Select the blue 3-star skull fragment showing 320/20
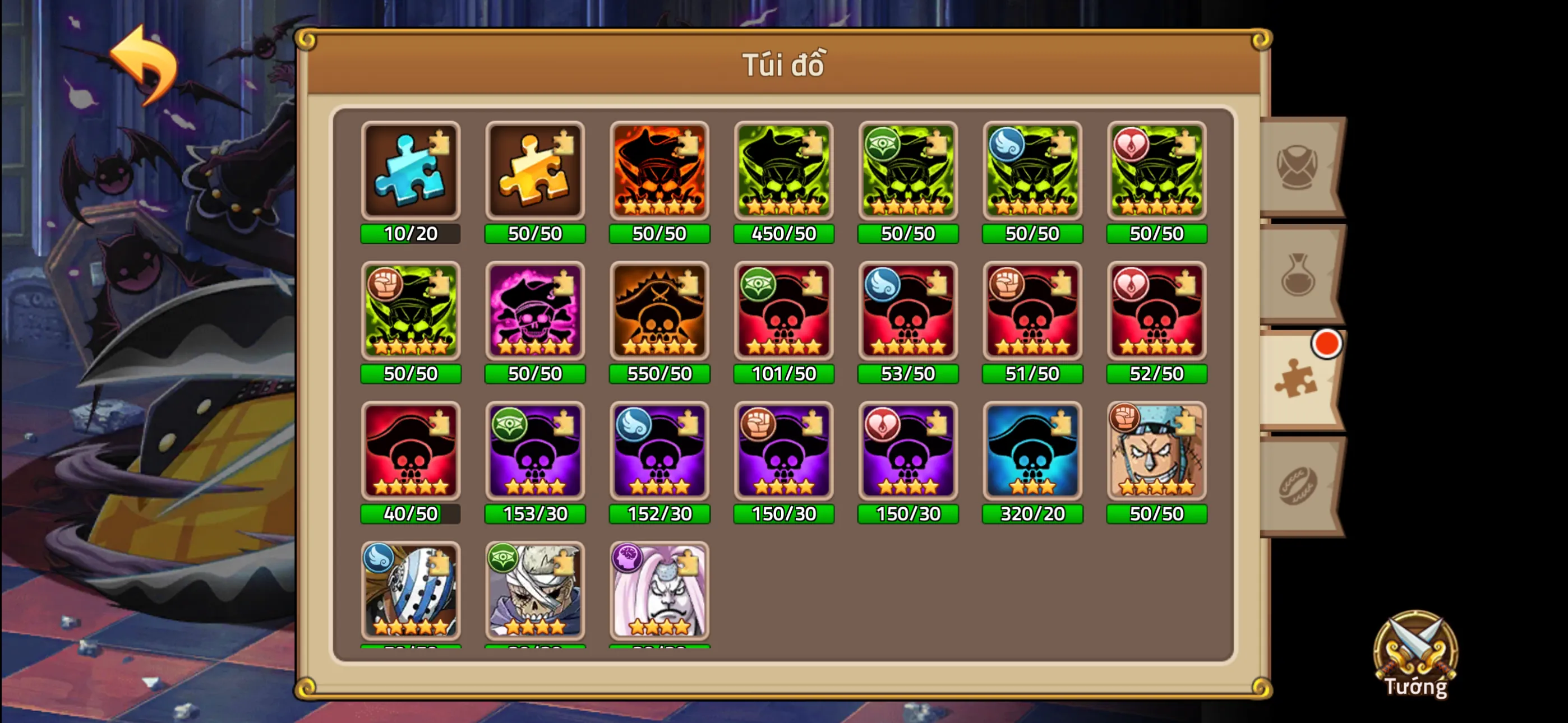Image resolution: width=1568 pixels, height=723 pixels. (x=1032, y=452)
